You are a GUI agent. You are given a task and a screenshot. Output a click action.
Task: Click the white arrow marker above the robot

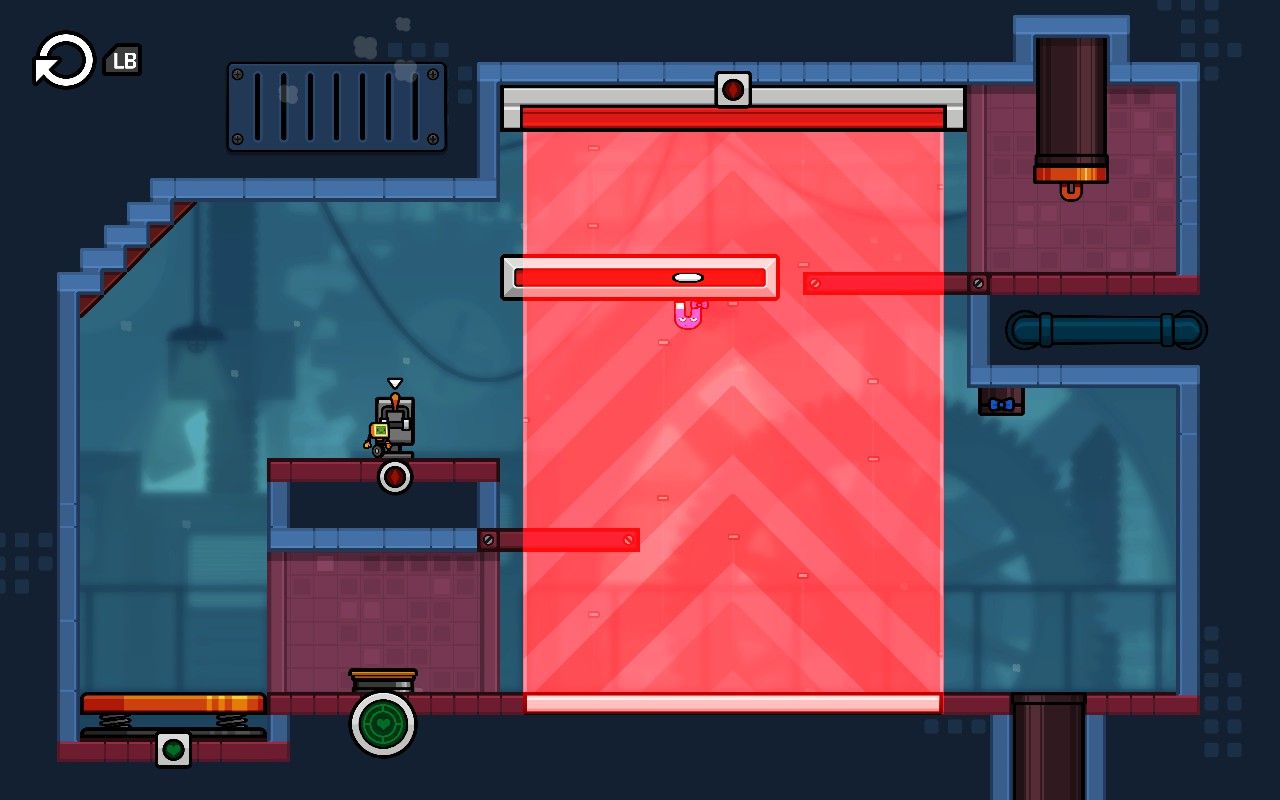[395, 381]
